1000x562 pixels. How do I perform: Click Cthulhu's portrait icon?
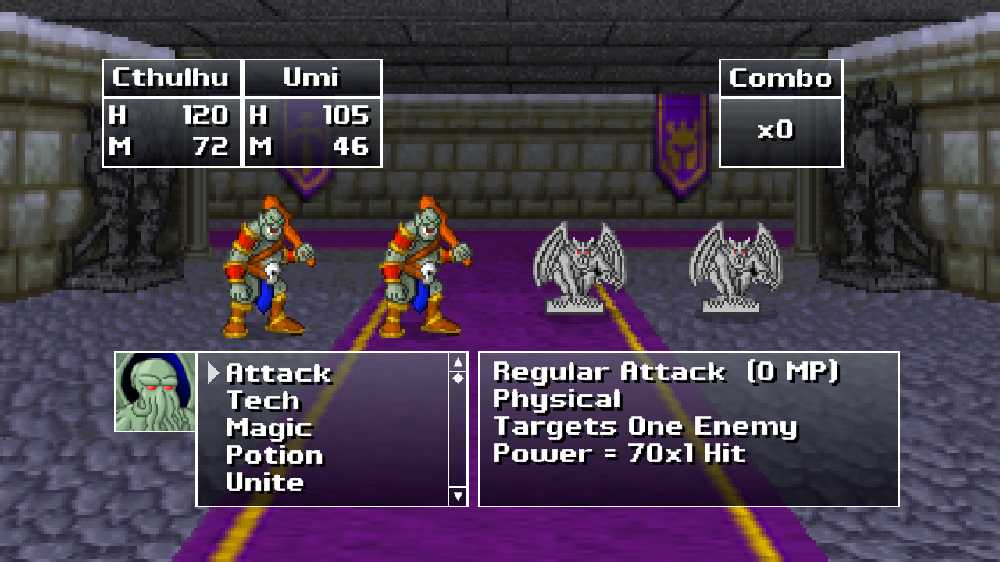[x=154, y=392]
